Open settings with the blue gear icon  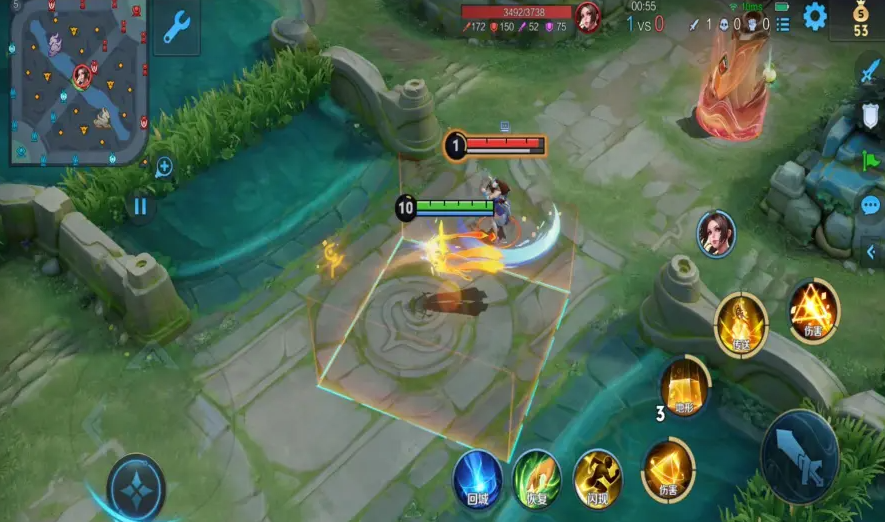[815, 16]
